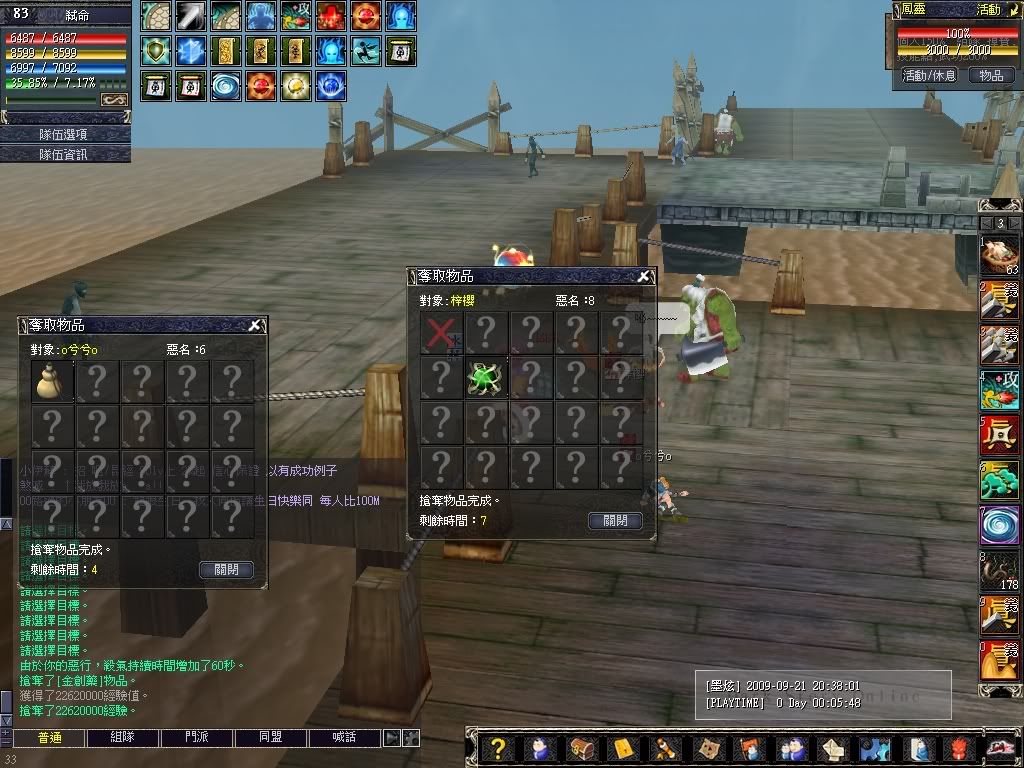Take the gourd item from the loot grid
The image size is (1024, 768).
[52, 381]
